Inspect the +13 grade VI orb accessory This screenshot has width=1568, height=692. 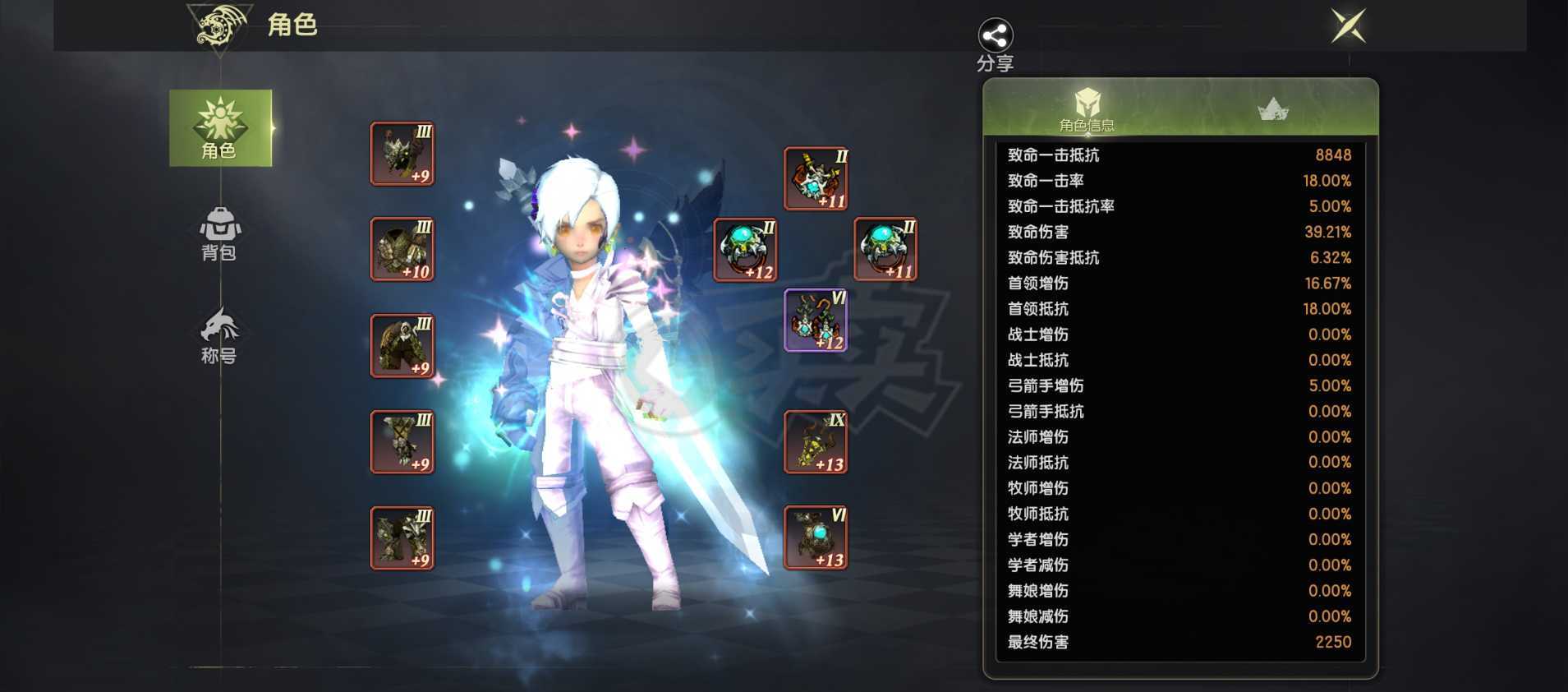pyautogui.click(x=816, y=538)
